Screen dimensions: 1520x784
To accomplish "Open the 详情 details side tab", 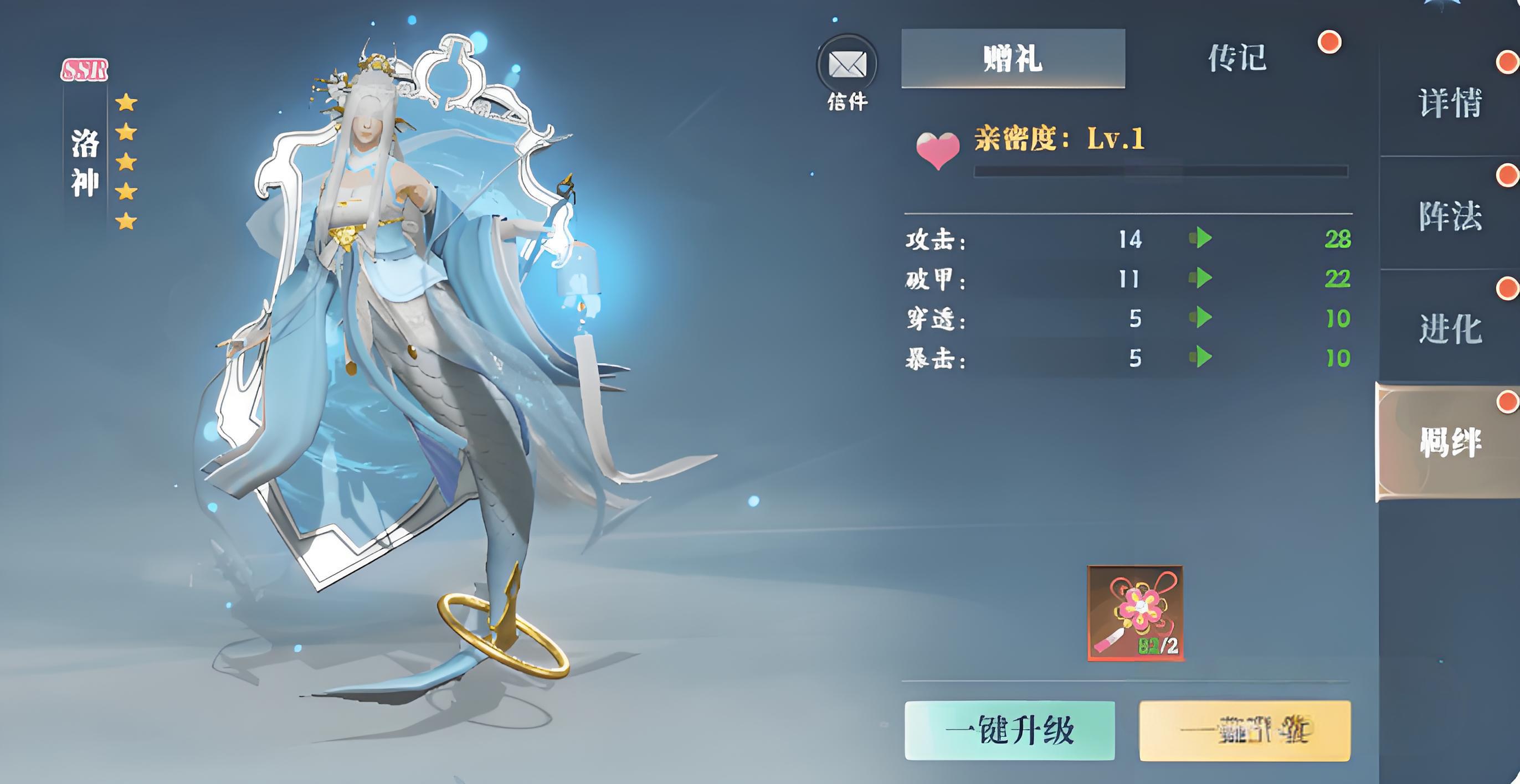I will click(x=1450, y=102).
